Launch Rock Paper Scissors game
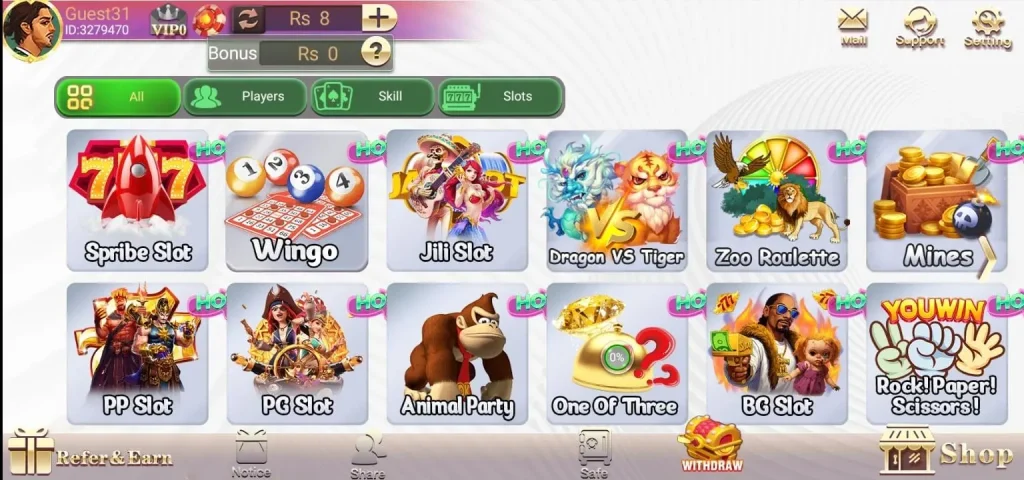This screenshot has height=480, width=1024. 936,354
